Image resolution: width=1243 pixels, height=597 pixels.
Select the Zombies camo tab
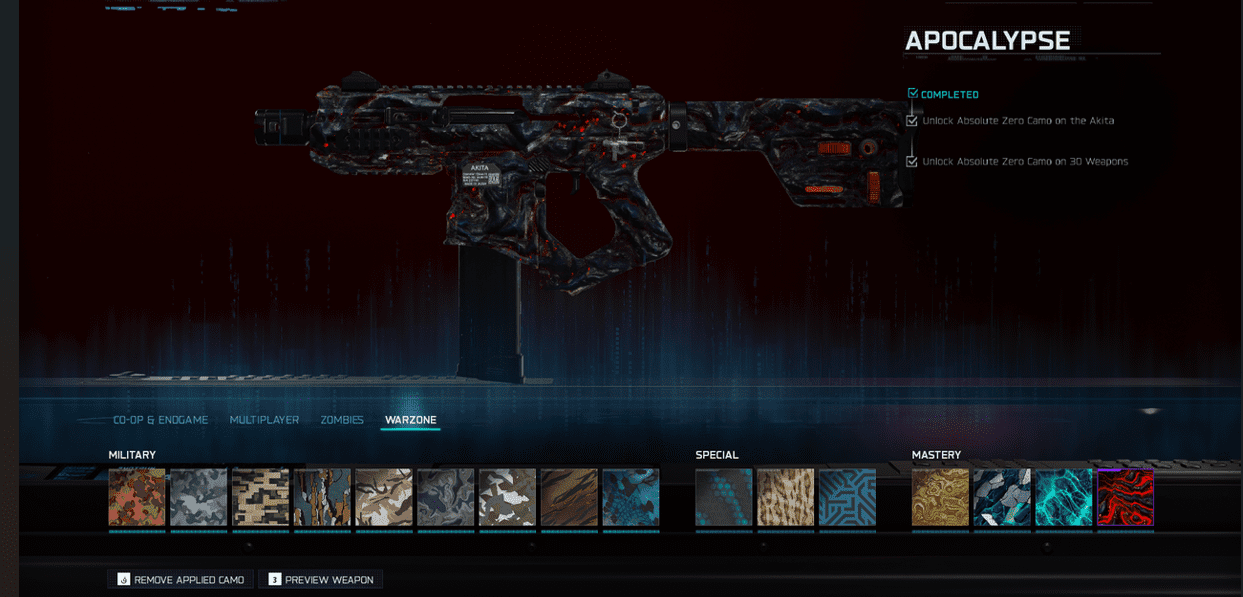(342, 420)
